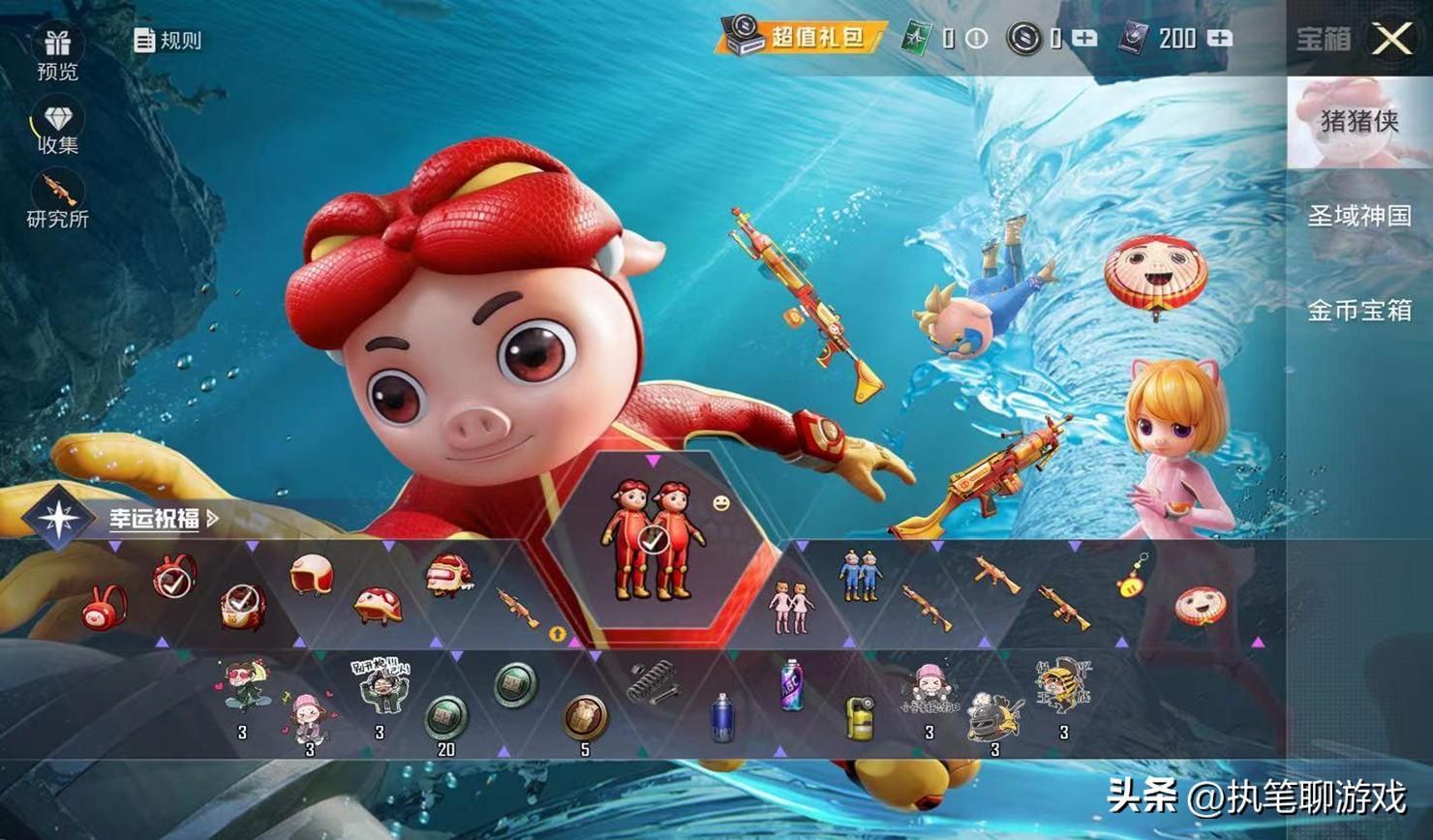Close the treasure crate screen
1433x840 pixels.
tap(1392, 39)
